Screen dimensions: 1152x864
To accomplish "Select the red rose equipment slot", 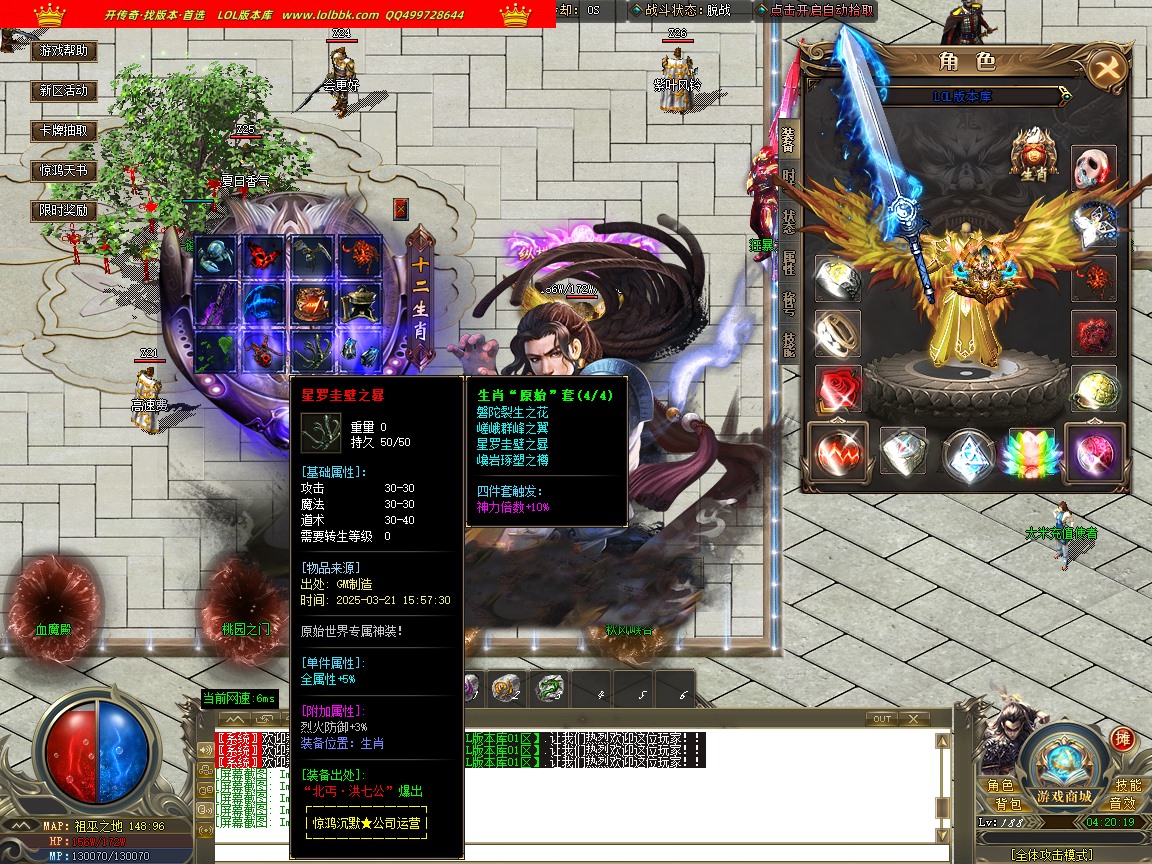I will tap(837, 388).
